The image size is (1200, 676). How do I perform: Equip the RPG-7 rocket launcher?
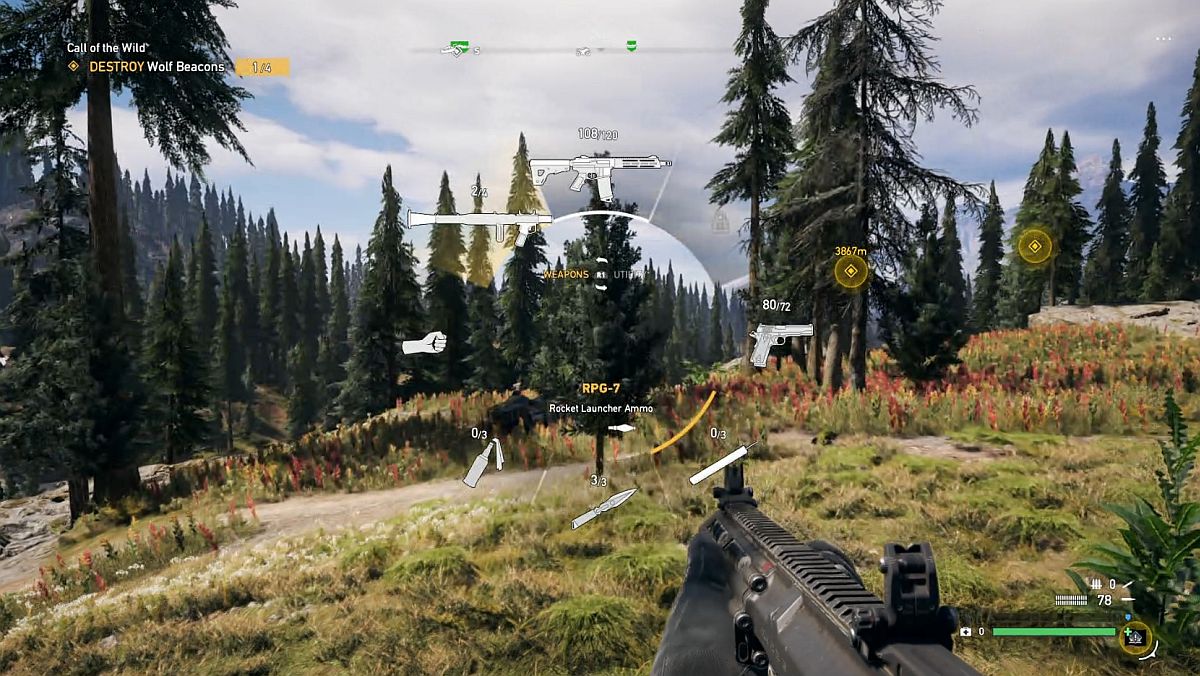tap(479, 222)
